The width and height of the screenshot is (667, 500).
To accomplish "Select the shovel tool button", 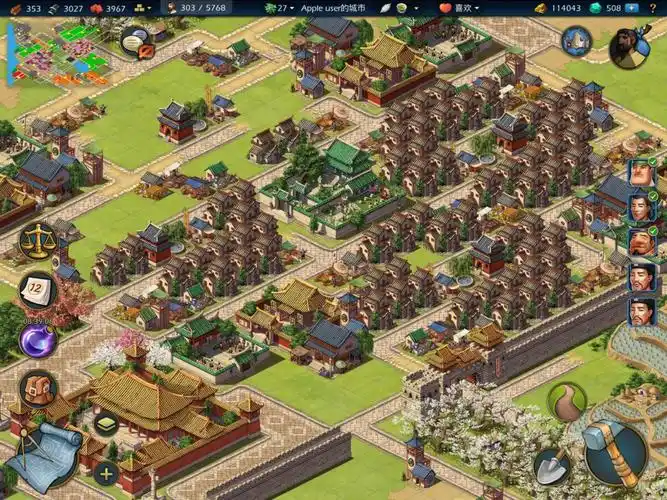I will point(553,463).
